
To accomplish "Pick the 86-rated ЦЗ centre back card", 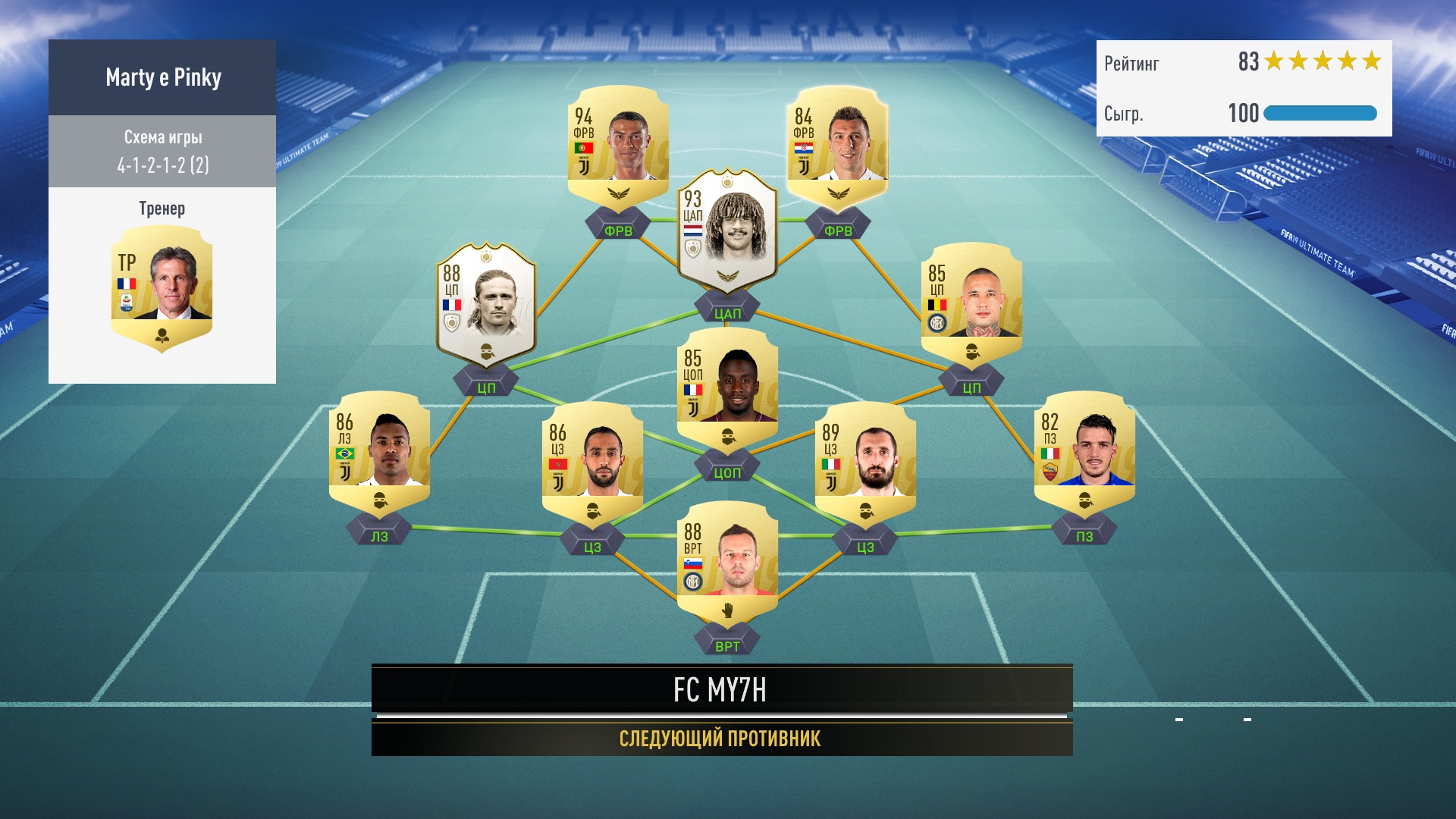I will (x=592, y=460).
